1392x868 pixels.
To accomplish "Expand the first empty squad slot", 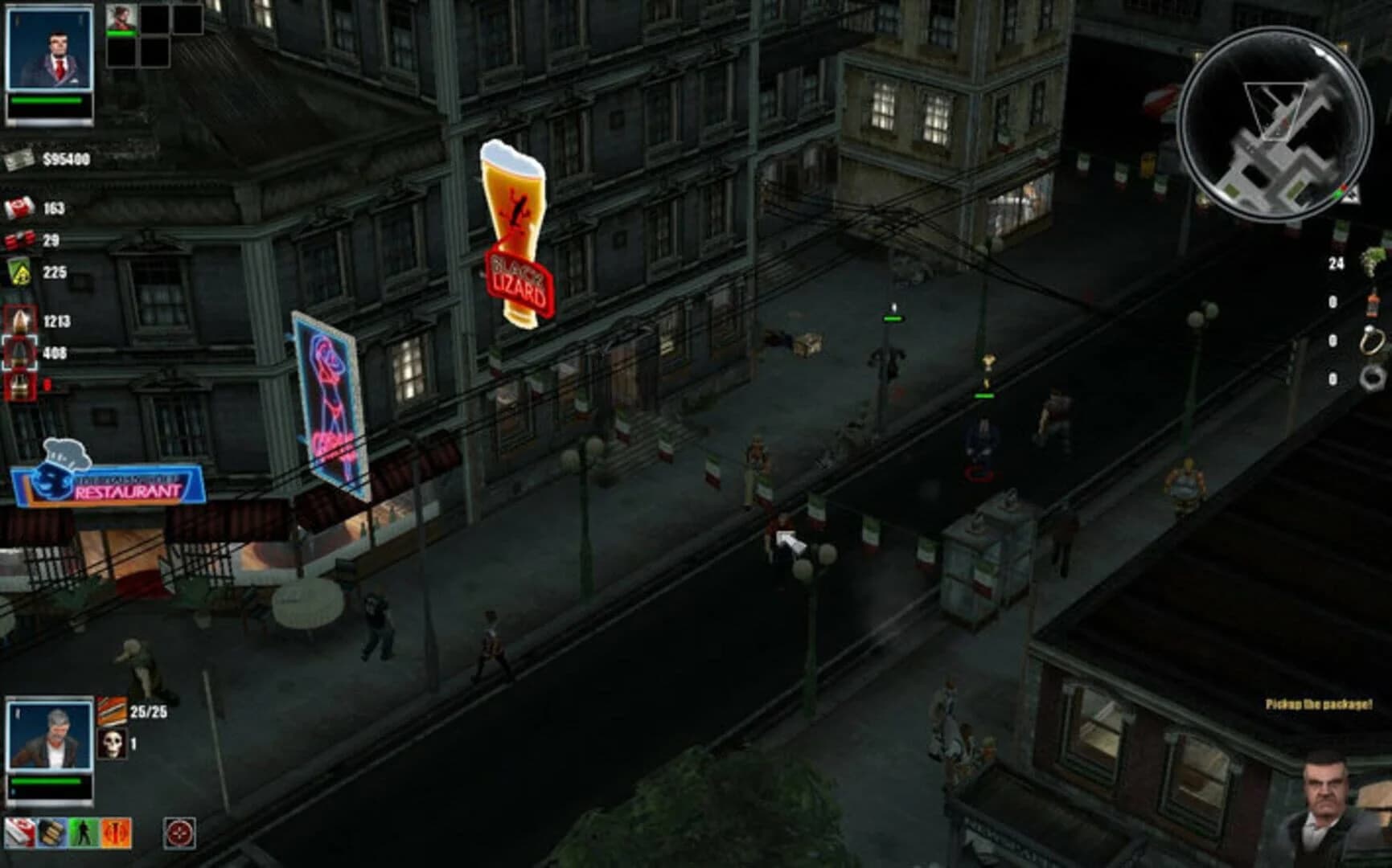I will 154,19.
